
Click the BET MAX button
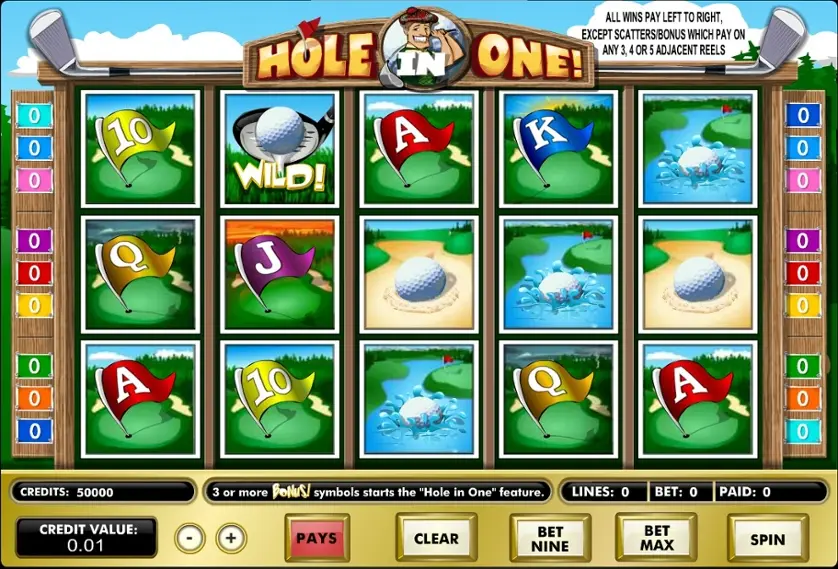click(657, 538)
